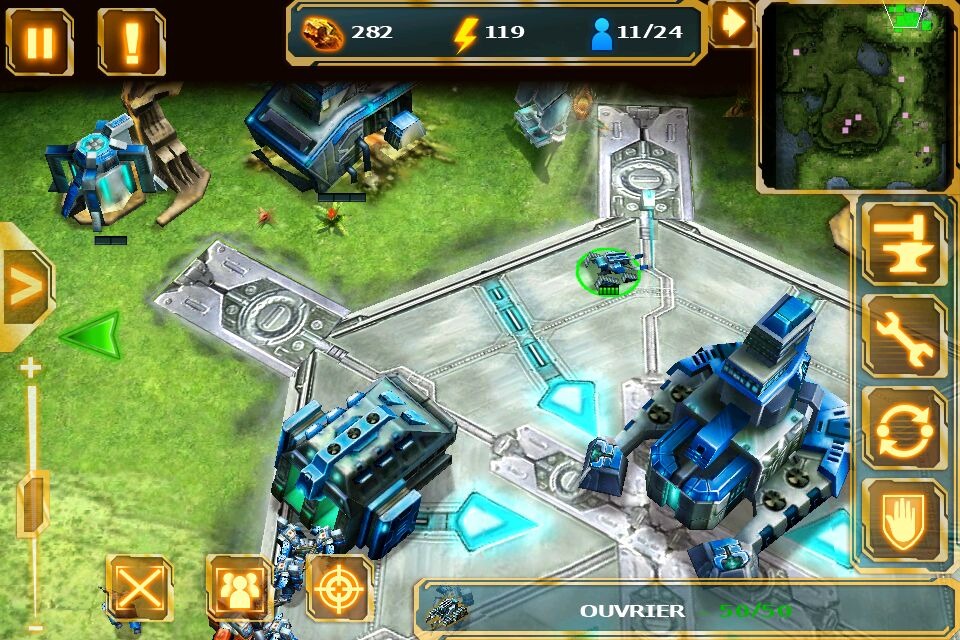The height and width of the screenshot is (640, 960).
Task: Click the crossed-out deselect button
Action: (x=139, y=588)
